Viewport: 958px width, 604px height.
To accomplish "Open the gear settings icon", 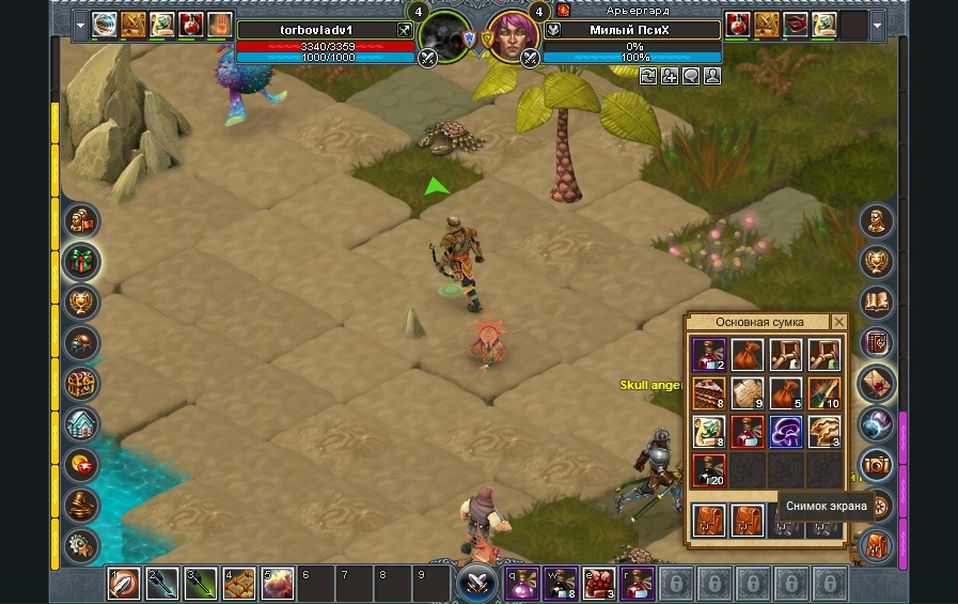I will (81, 545).
